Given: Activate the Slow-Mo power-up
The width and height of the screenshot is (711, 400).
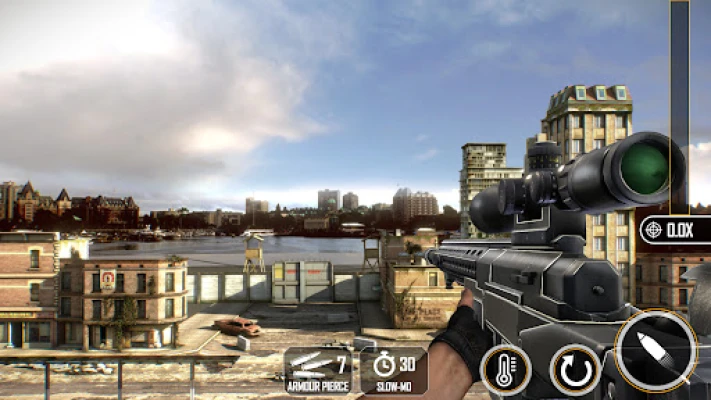Looking at the screenshot, I should tap(393, 370).
